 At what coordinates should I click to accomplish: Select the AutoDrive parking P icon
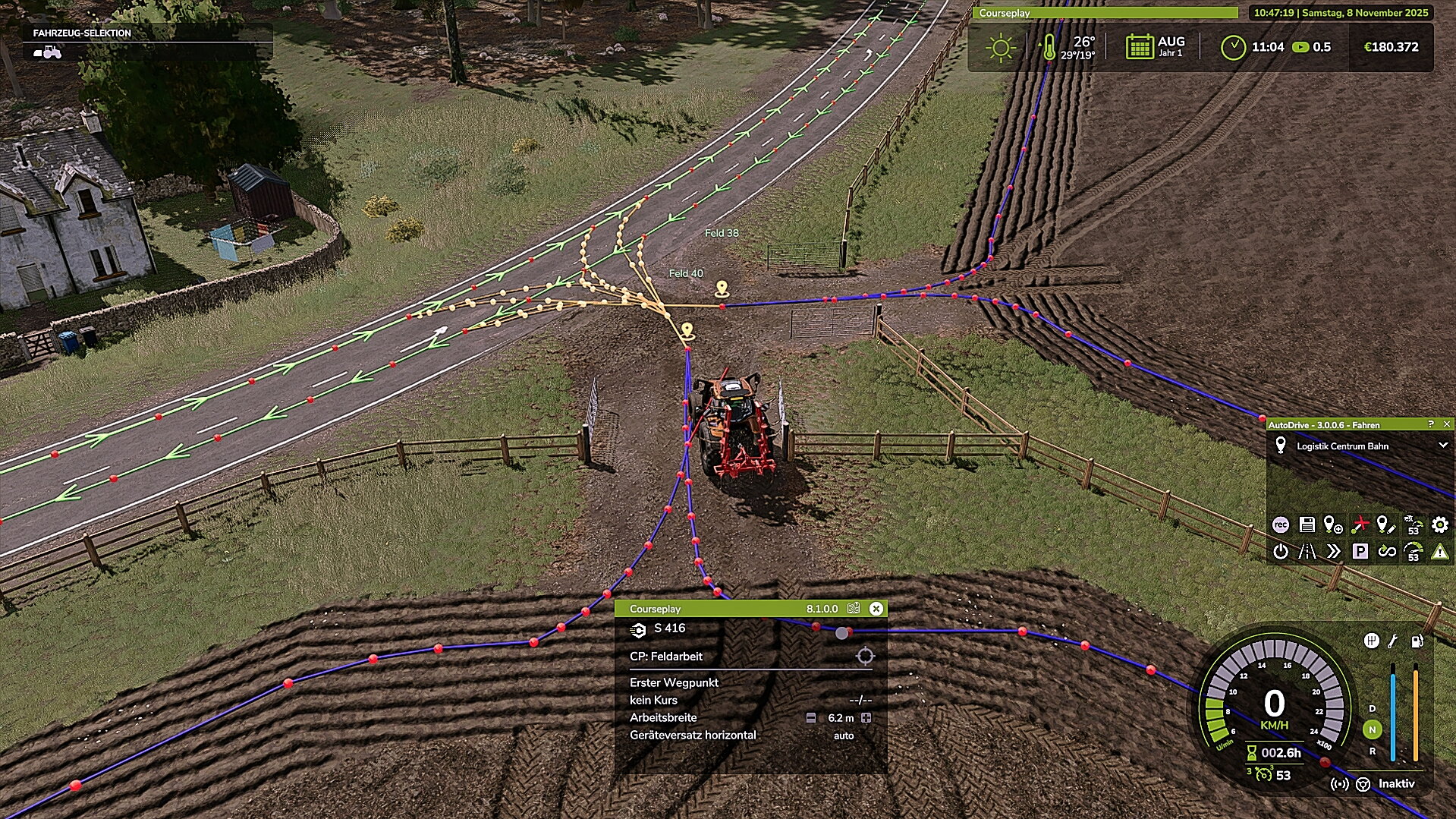1360,552
